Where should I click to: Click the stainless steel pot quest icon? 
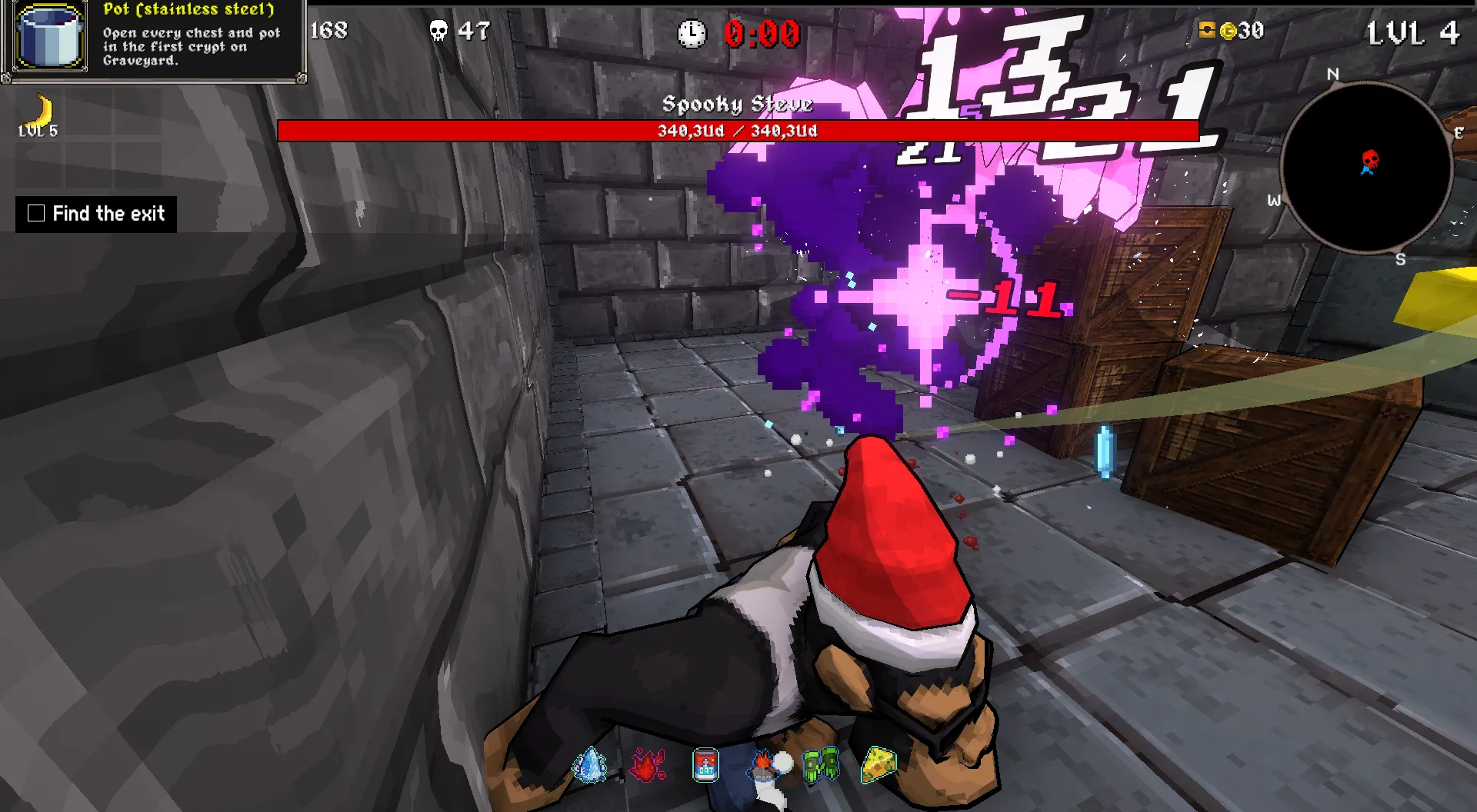[x=50, y=37]
